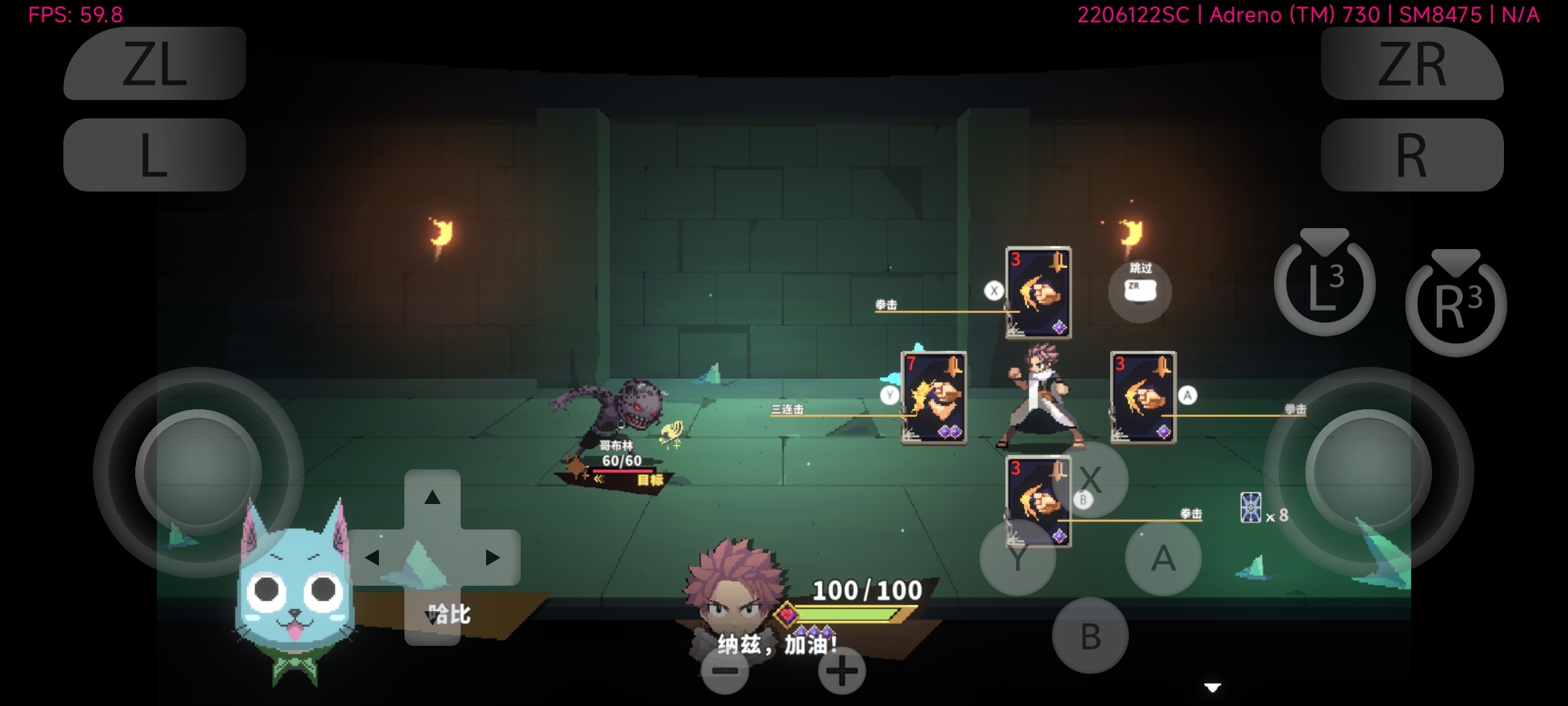Skip the turn with the 跳过 button

(x=1140, y=290)
